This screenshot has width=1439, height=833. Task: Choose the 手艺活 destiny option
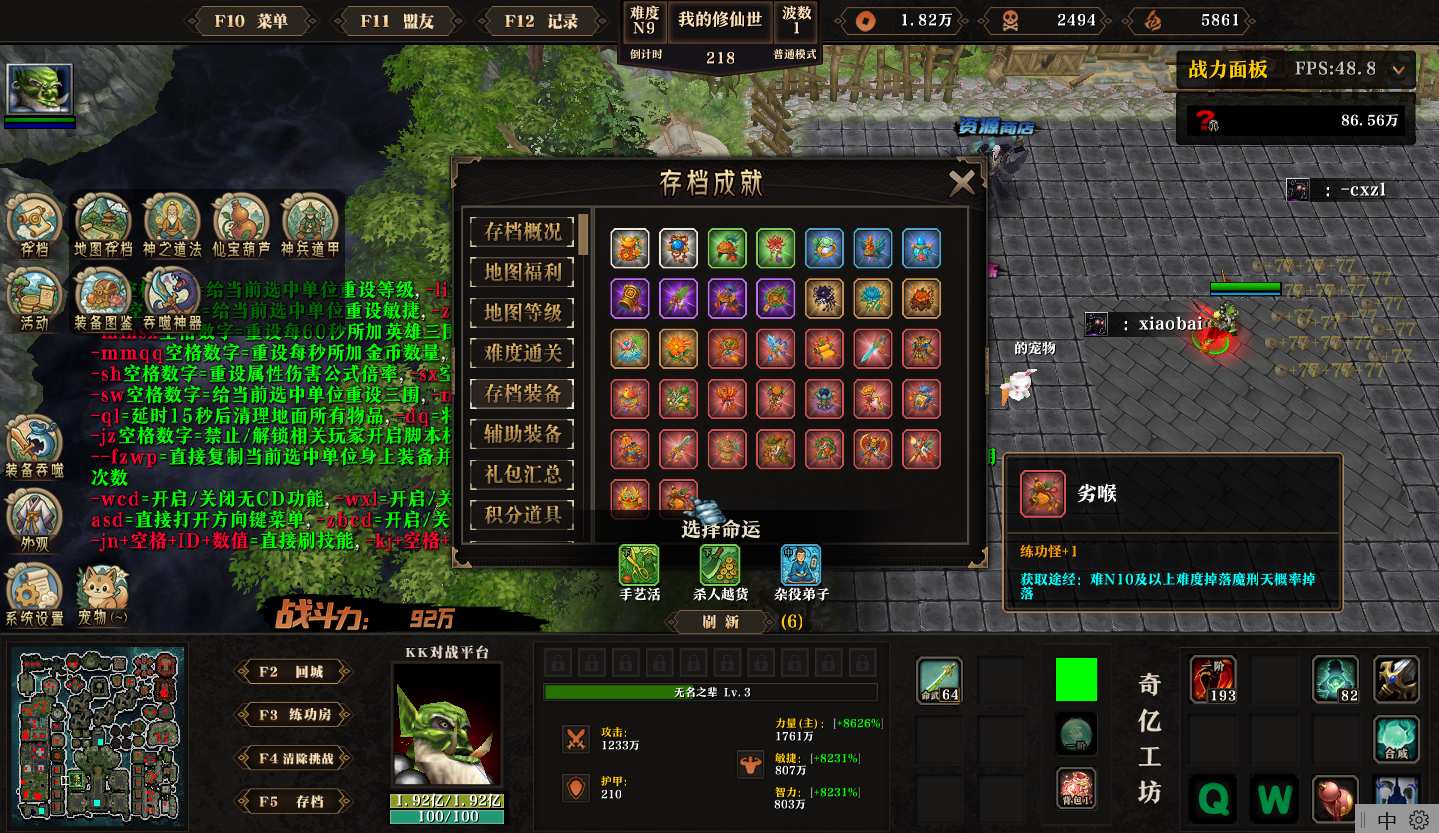click(x=639, y=566)
